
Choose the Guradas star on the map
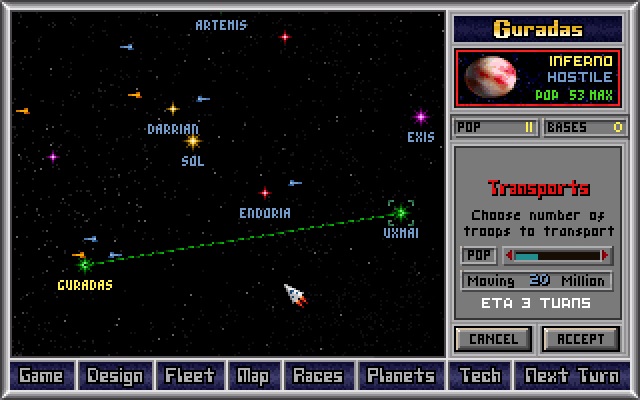(85, 265)
